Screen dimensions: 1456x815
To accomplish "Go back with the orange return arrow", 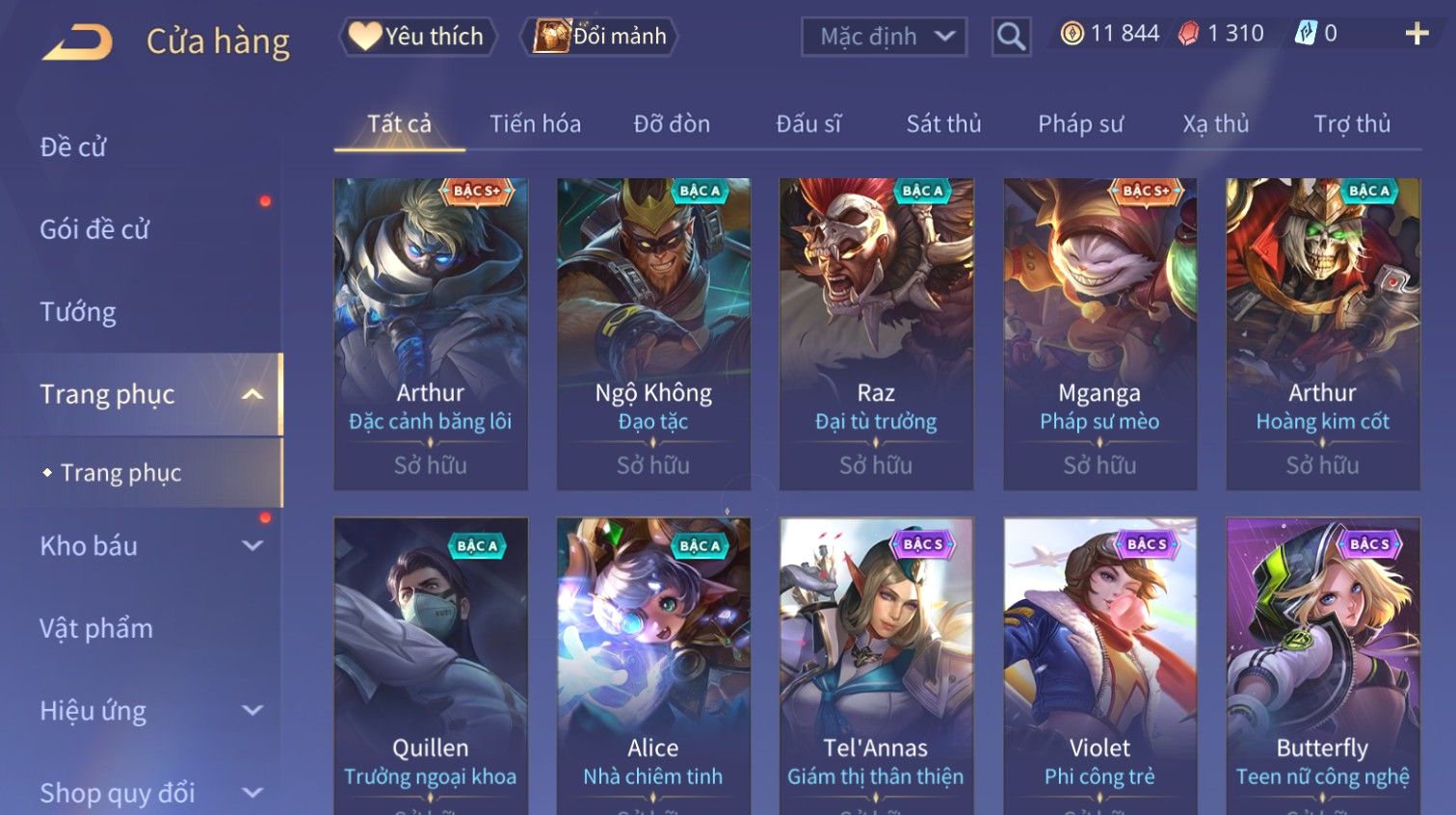I will pyautogui.click(x=77, y=42).
